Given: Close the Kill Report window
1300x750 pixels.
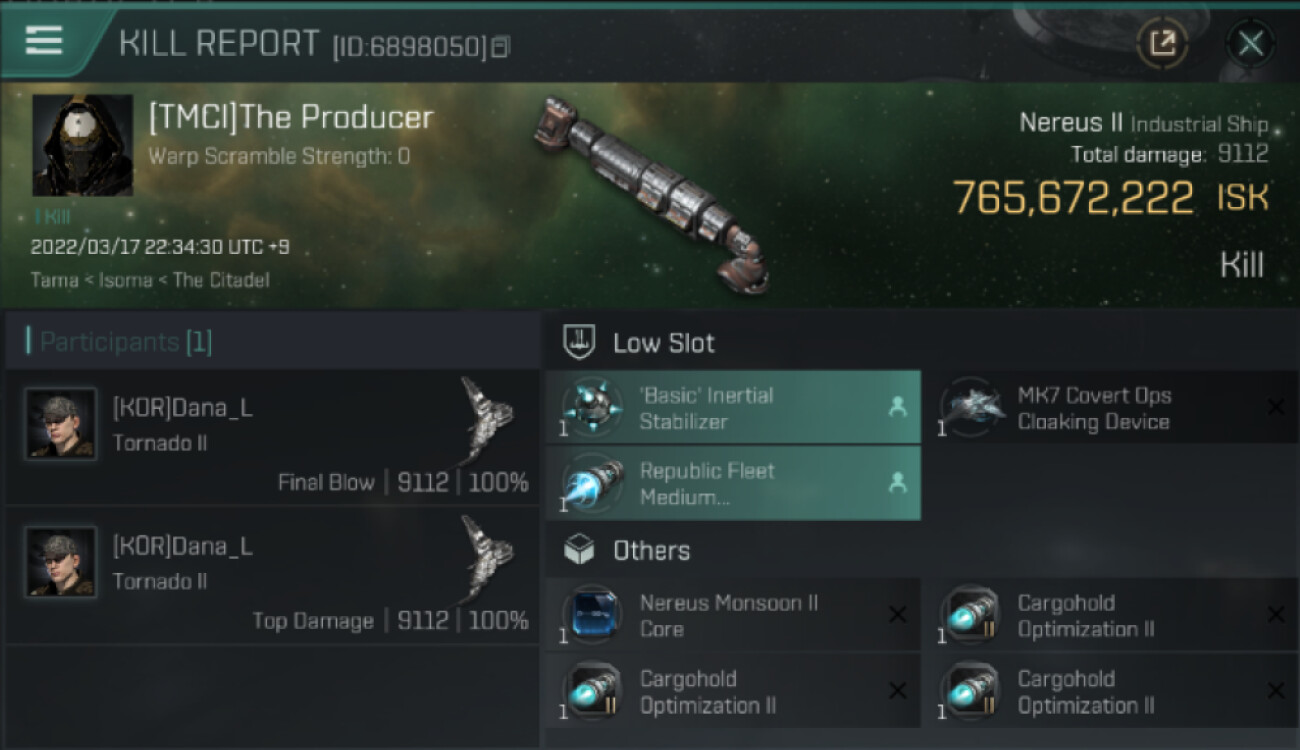Looking at the screenshot, I should (x=1250, y=43).
